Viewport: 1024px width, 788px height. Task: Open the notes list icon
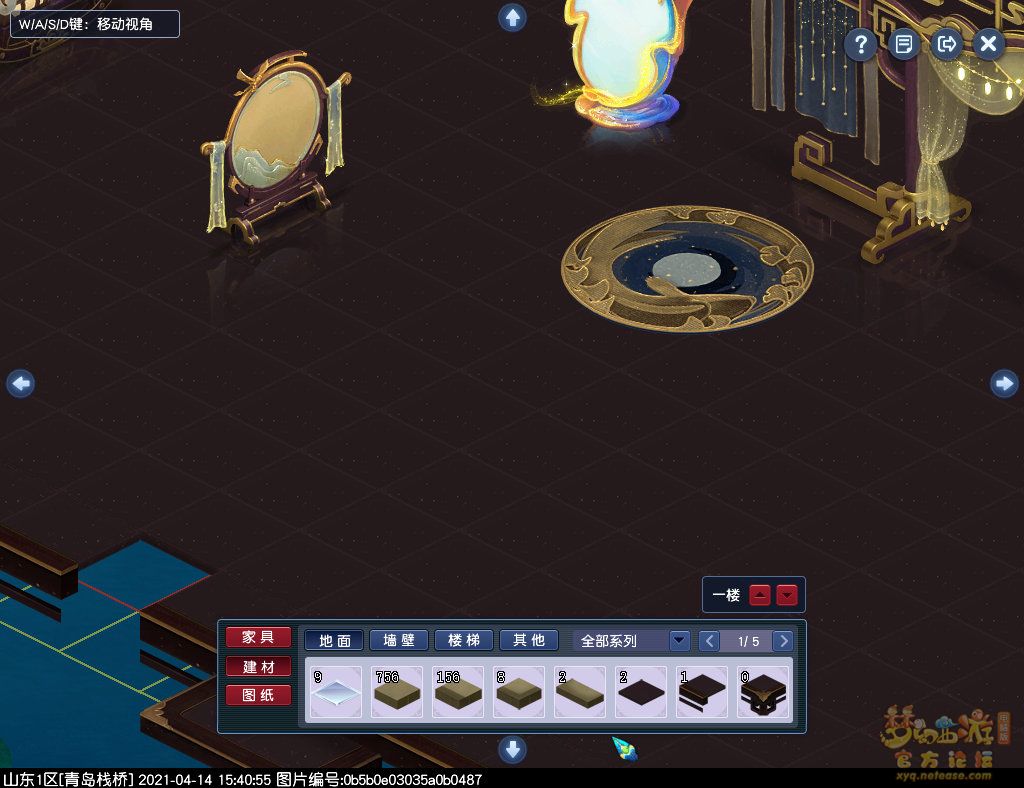903,44
